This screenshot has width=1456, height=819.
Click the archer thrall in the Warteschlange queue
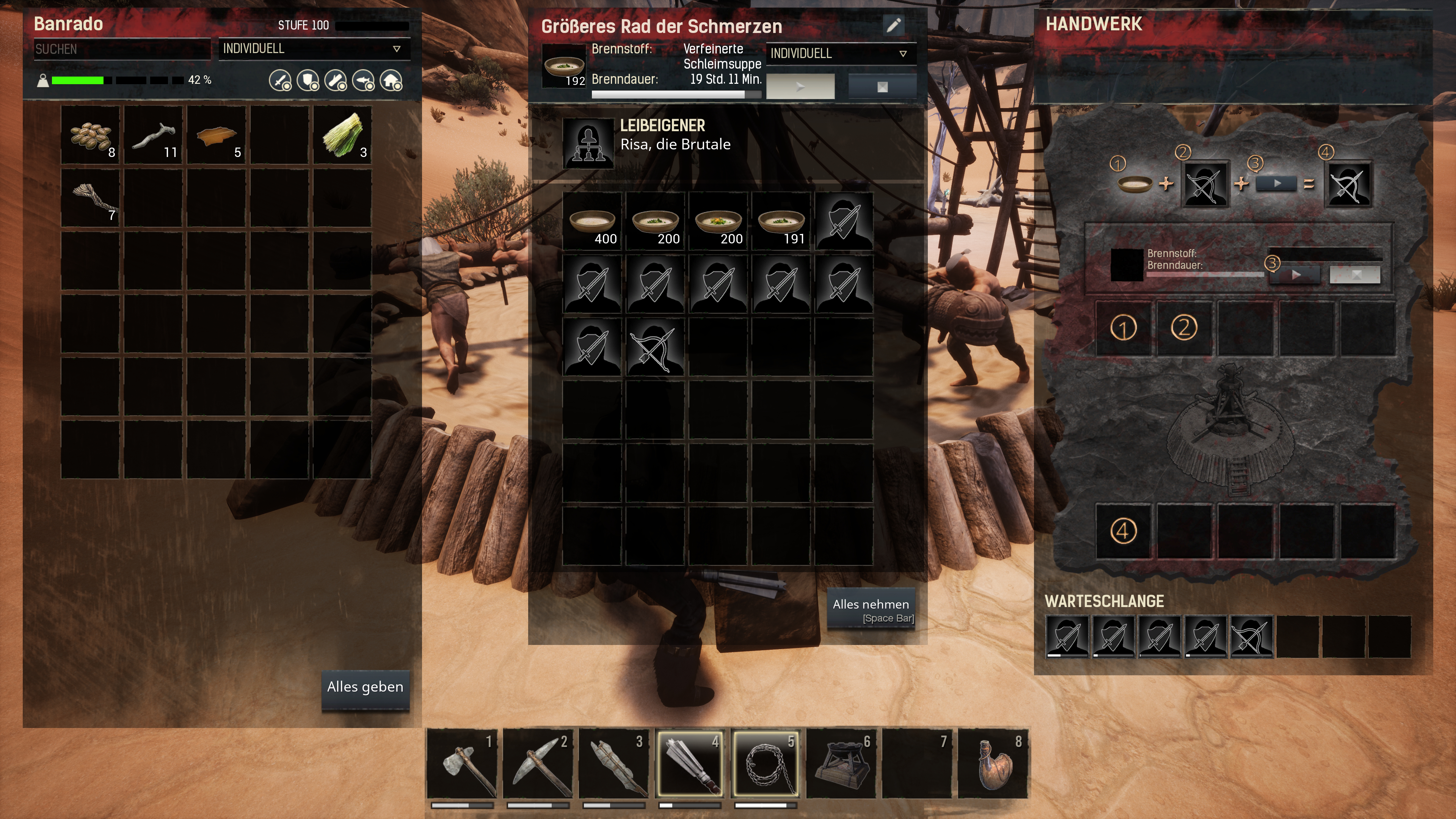[x=1251, y=637]
